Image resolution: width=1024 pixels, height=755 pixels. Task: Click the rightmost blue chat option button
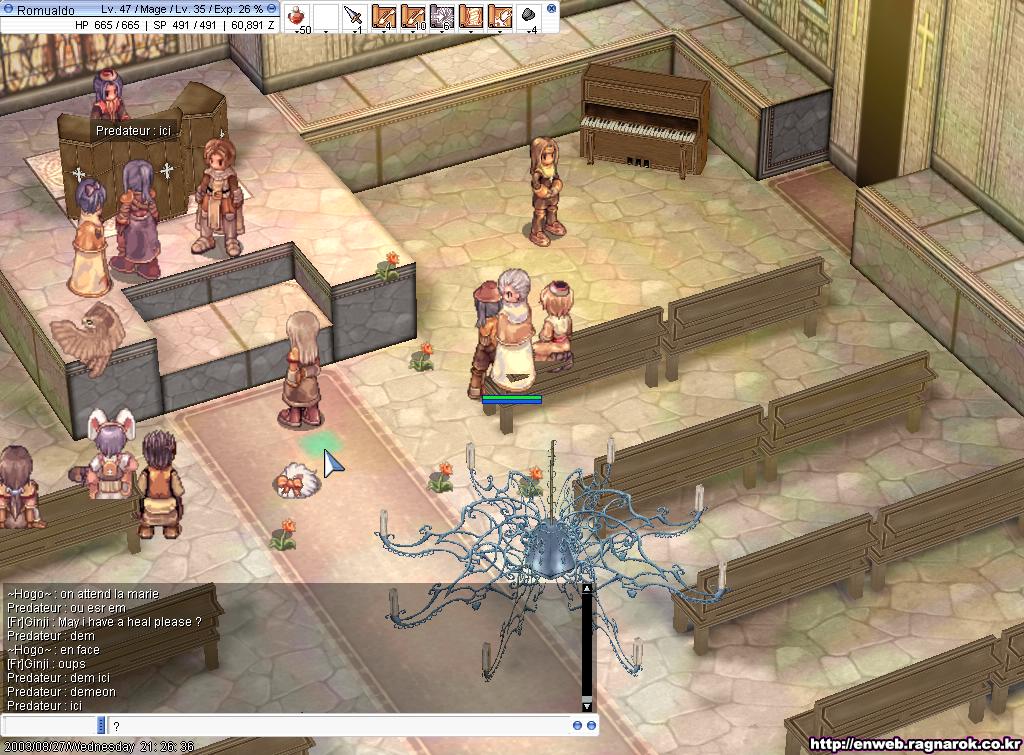point(591,726)
